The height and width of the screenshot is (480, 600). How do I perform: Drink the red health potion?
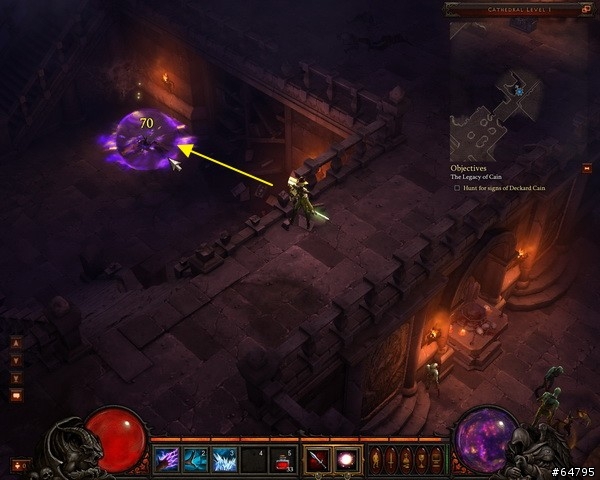pos(283,460)
